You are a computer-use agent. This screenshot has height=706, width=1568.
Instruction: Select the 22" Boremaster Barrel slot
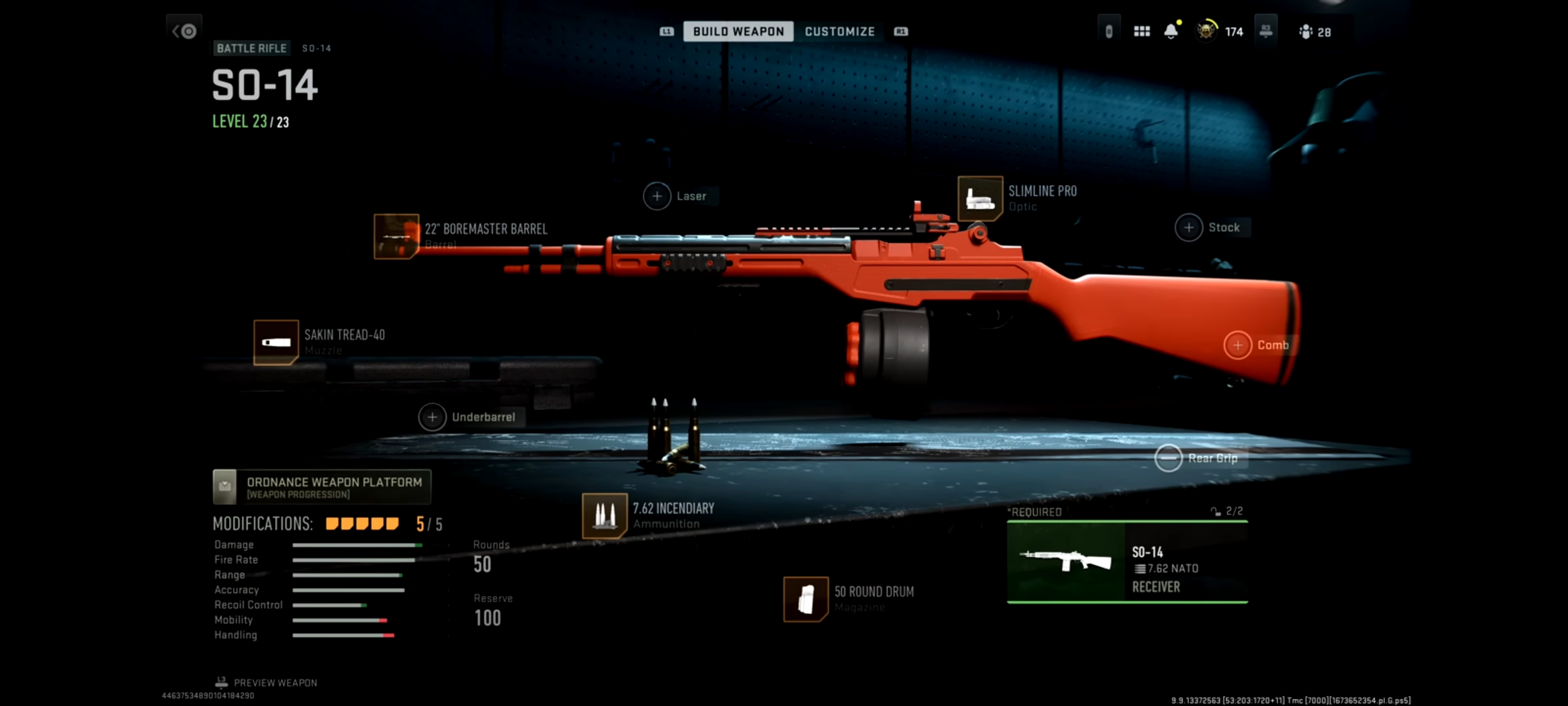pyautogui.click(x=396, y=236)
